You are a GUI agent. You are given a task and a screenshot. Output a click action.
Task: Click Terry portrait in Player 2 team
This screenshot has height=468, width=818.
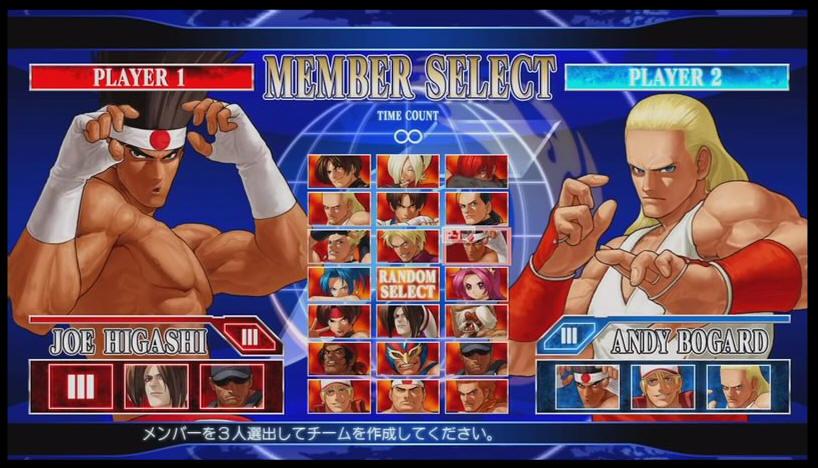coord(663,386)
